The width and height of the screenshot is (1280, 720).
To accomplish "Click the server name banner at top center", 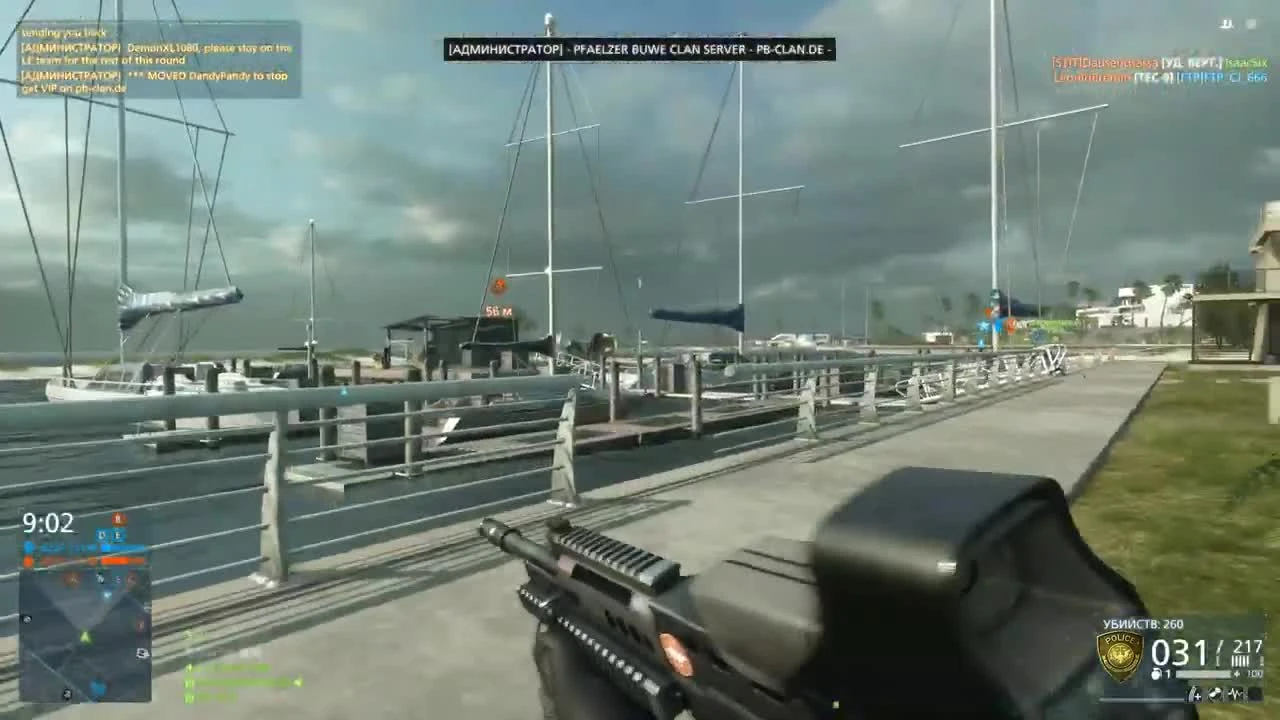I will (640, 48).
